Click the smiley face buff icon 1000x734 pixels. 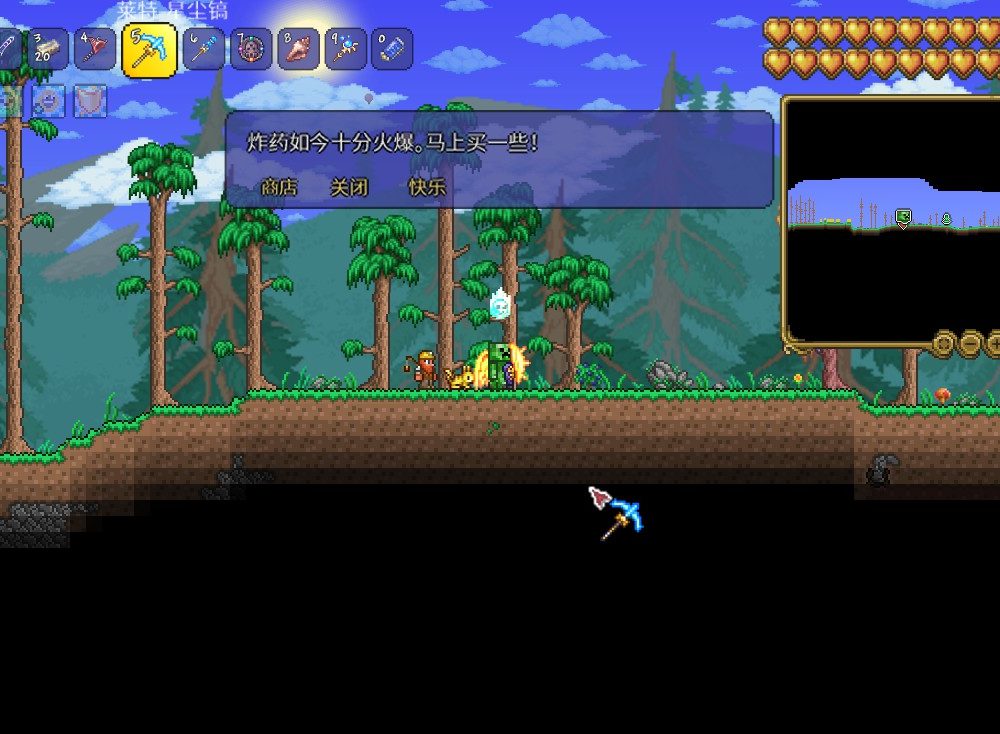pyautogui.click(x=48, y=100)
